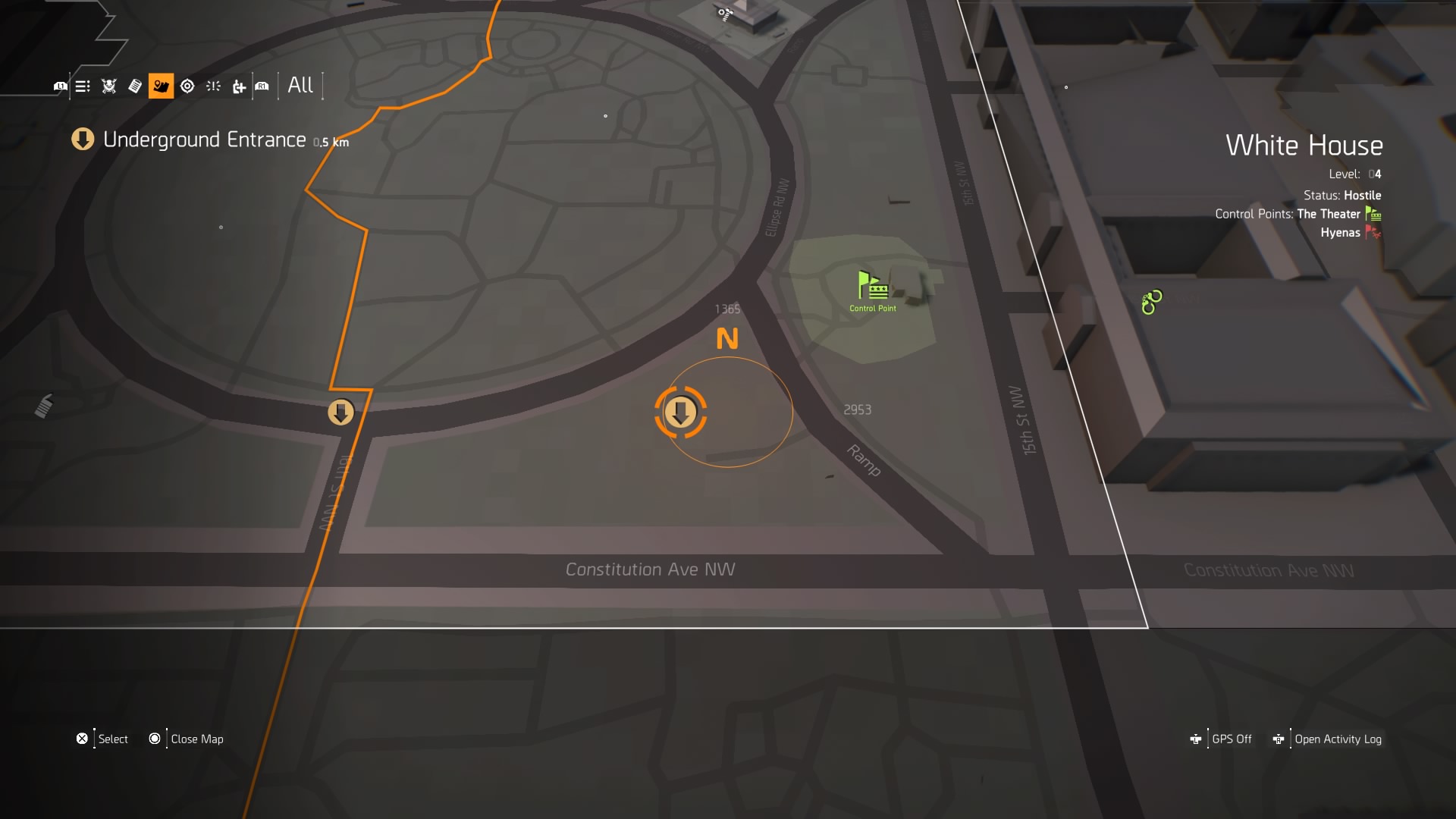Viewport: 1456px width, 819px height.
Task: Expand the L1 filter tab selector
Action: tap(61, 86)
